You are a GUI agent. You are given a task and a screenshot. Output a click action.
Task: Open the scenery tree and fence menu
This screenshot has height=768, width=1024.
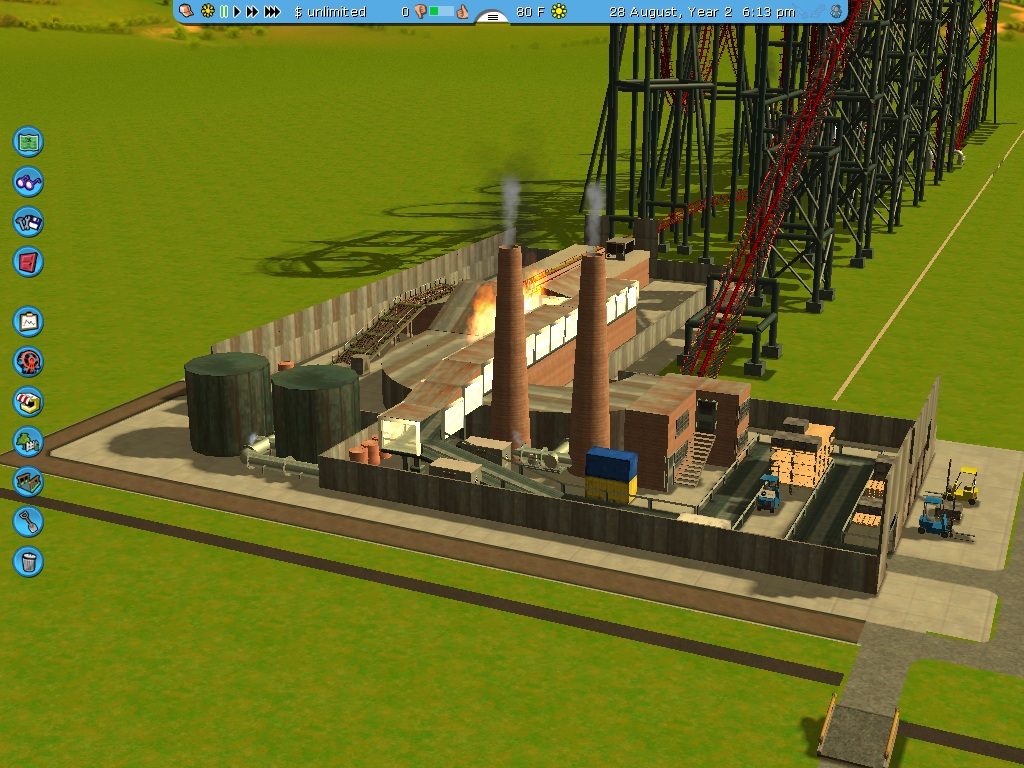point(28,441)
